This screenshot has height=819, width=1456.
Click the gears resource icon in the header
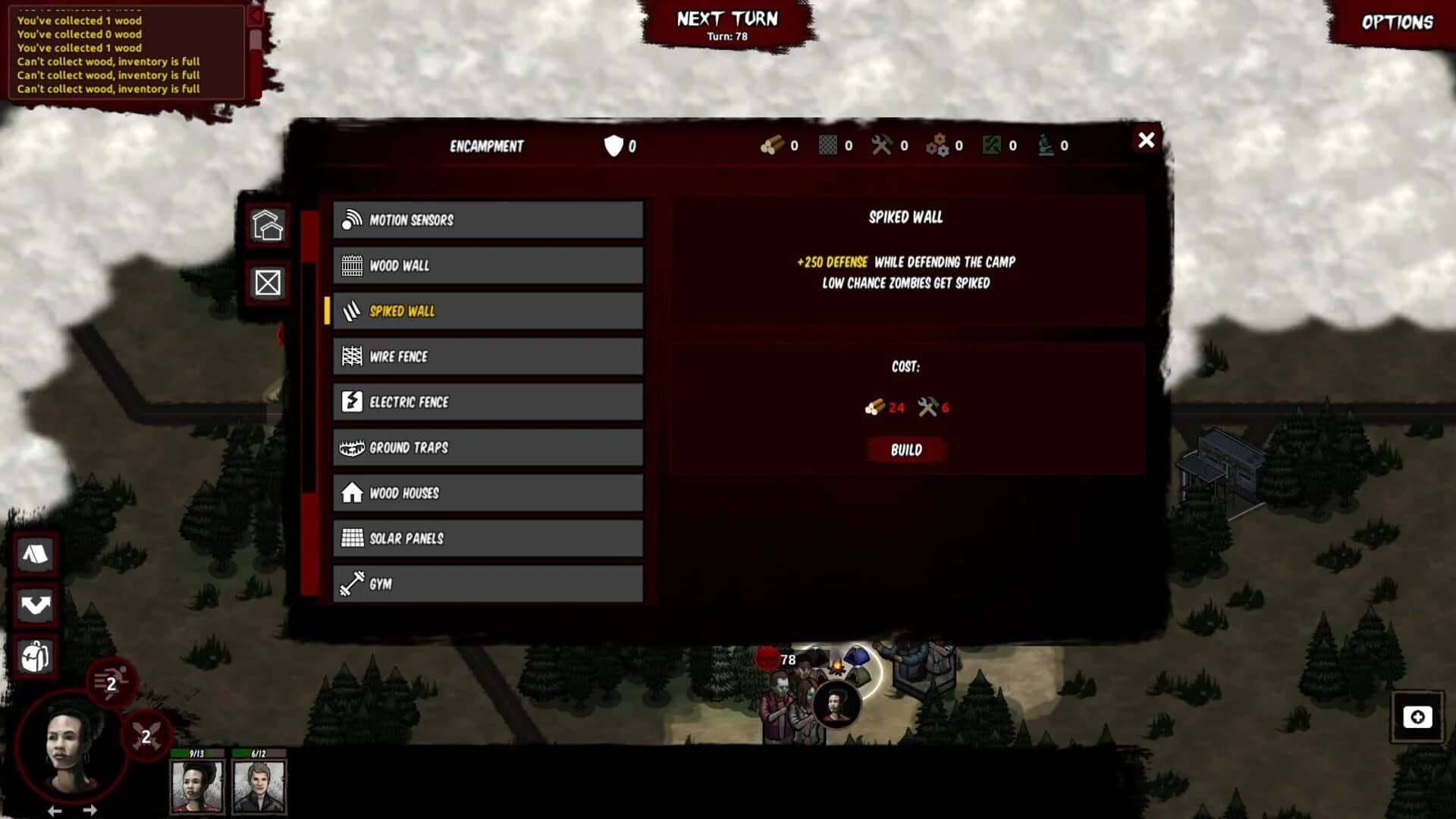[x=937, y=146]
